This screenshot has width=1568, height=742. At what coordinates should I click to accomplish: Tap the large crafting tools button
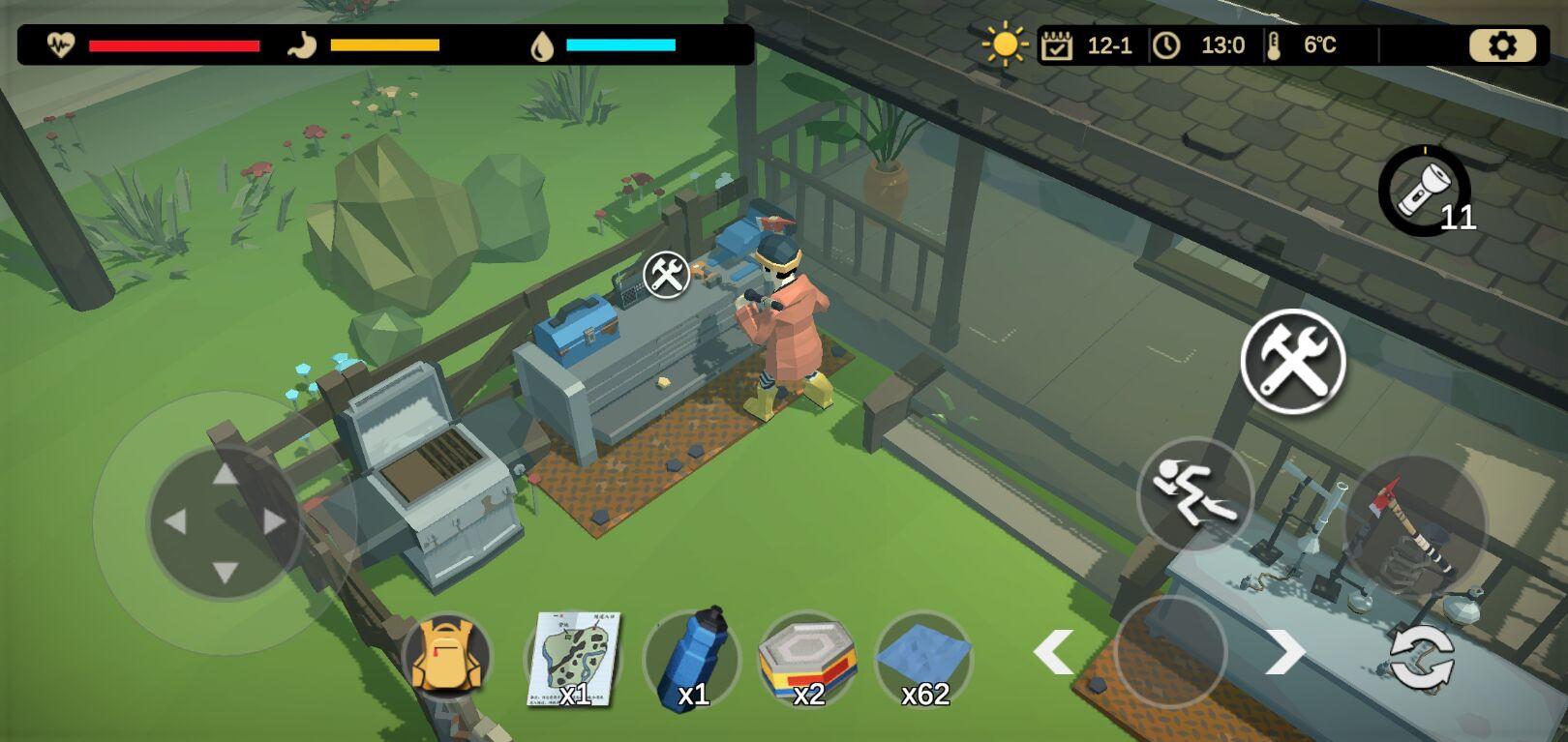tap(1293, 362)
